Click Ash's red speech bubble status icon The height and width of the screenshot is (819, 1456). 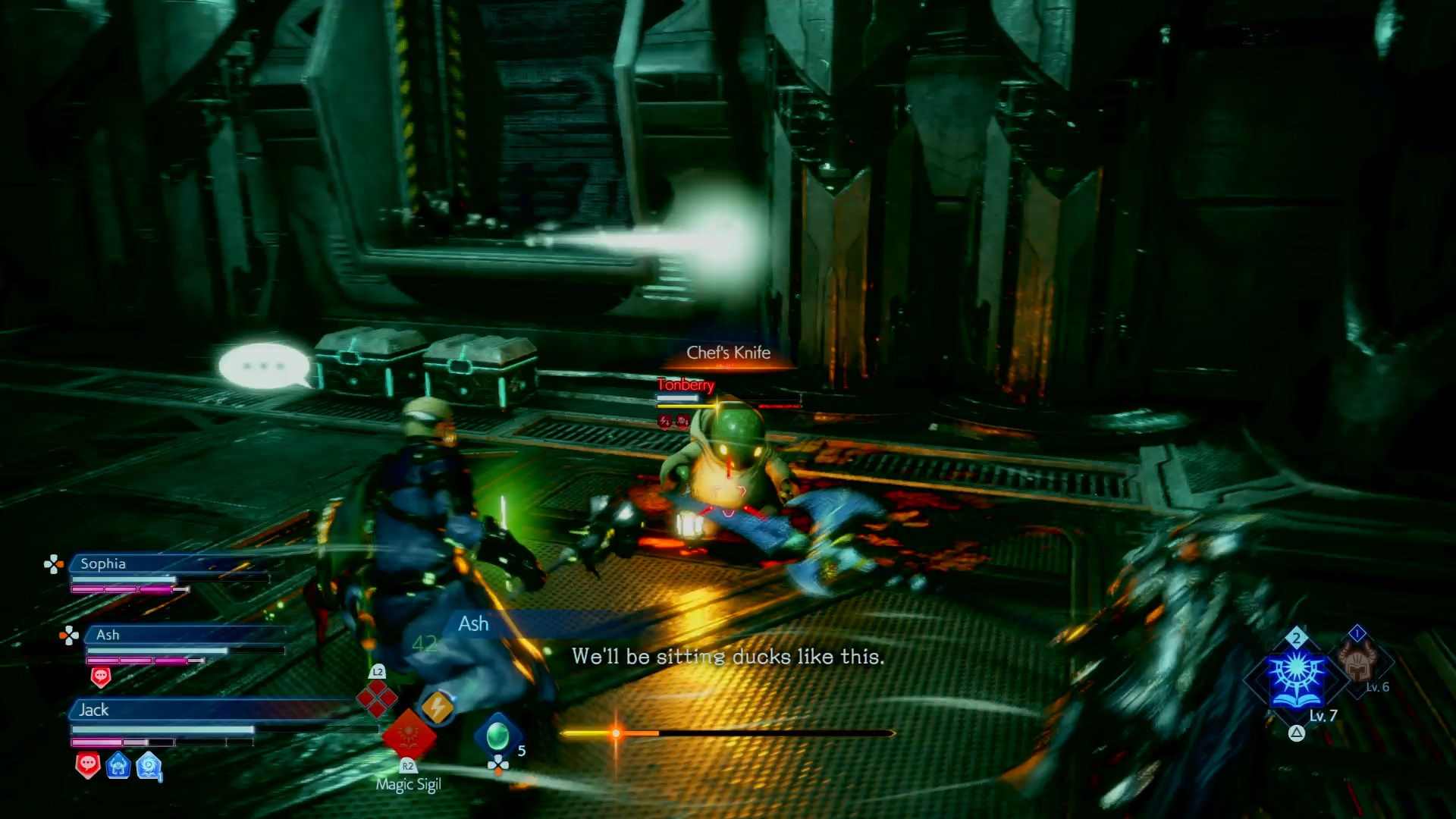tap(101, 676)
